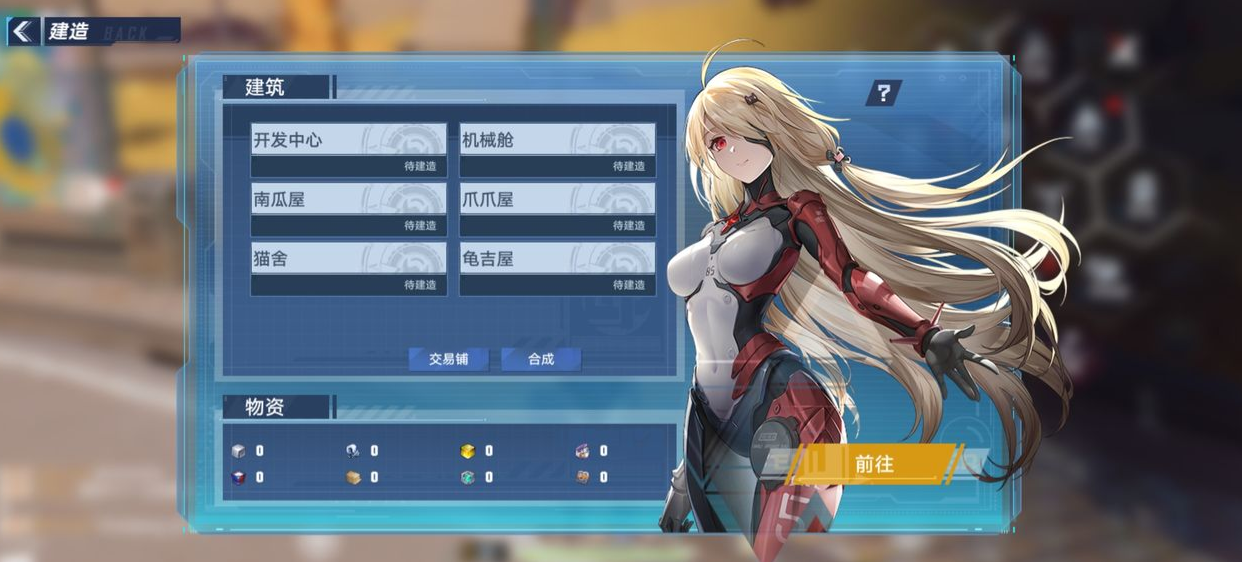The image size is (1242, 562).
Task: Choose the 龟吉屋 building entry
Action: click(557, 269)
